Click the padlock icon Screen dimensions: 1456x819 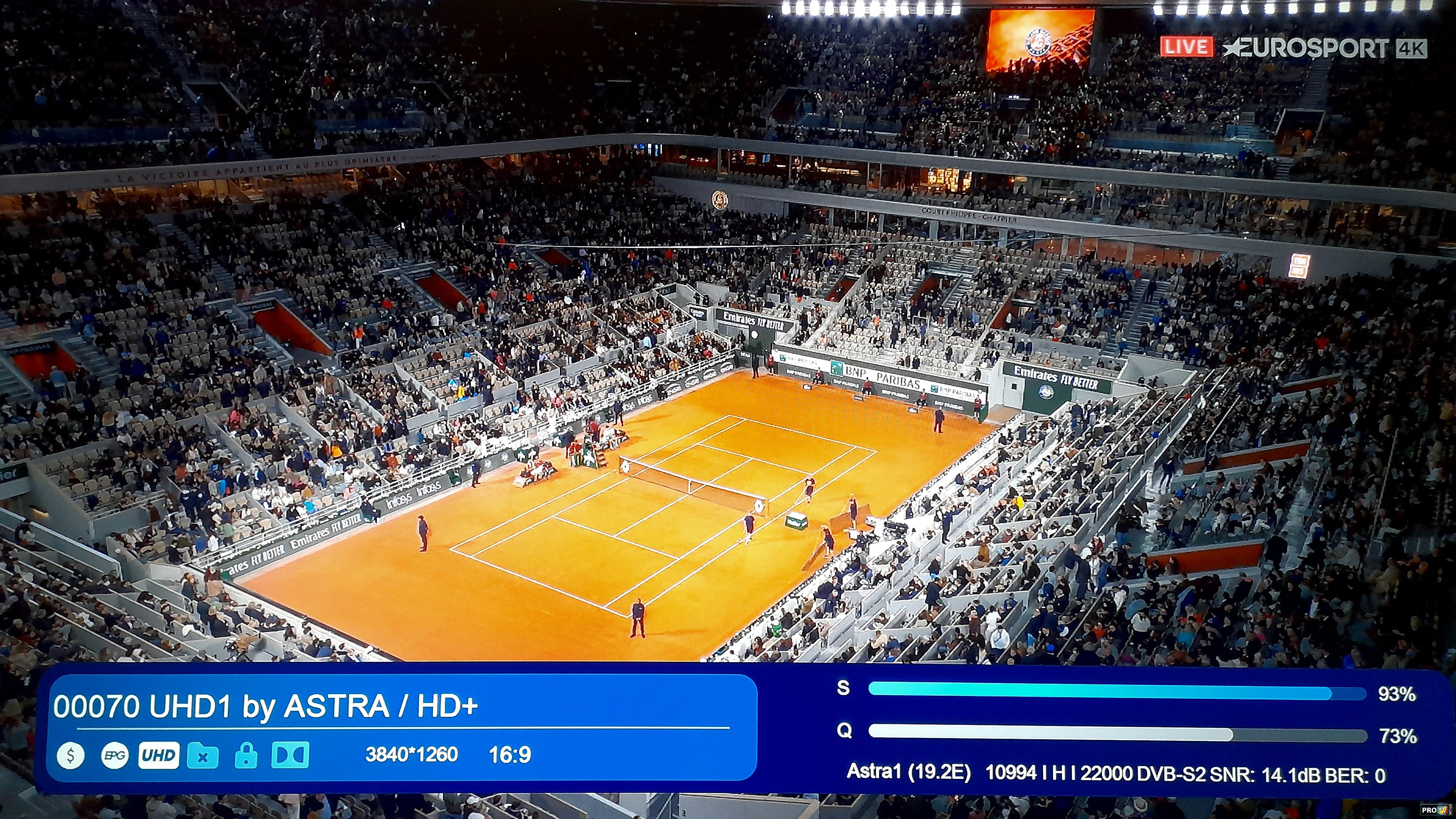246,755
